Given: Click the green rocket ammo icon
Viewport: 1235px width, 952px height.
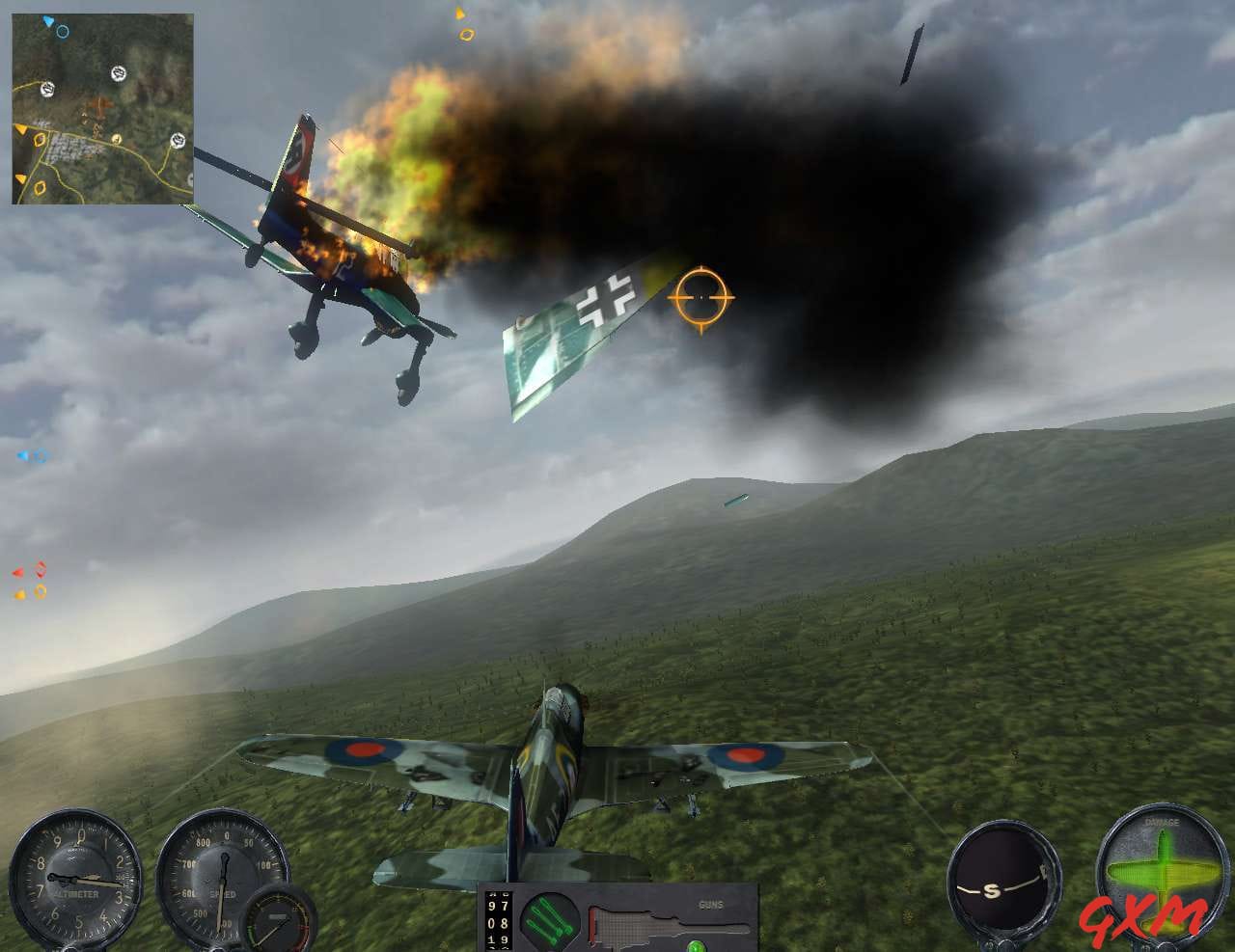Looking at the screenshot, I should (x=550, y=919).
